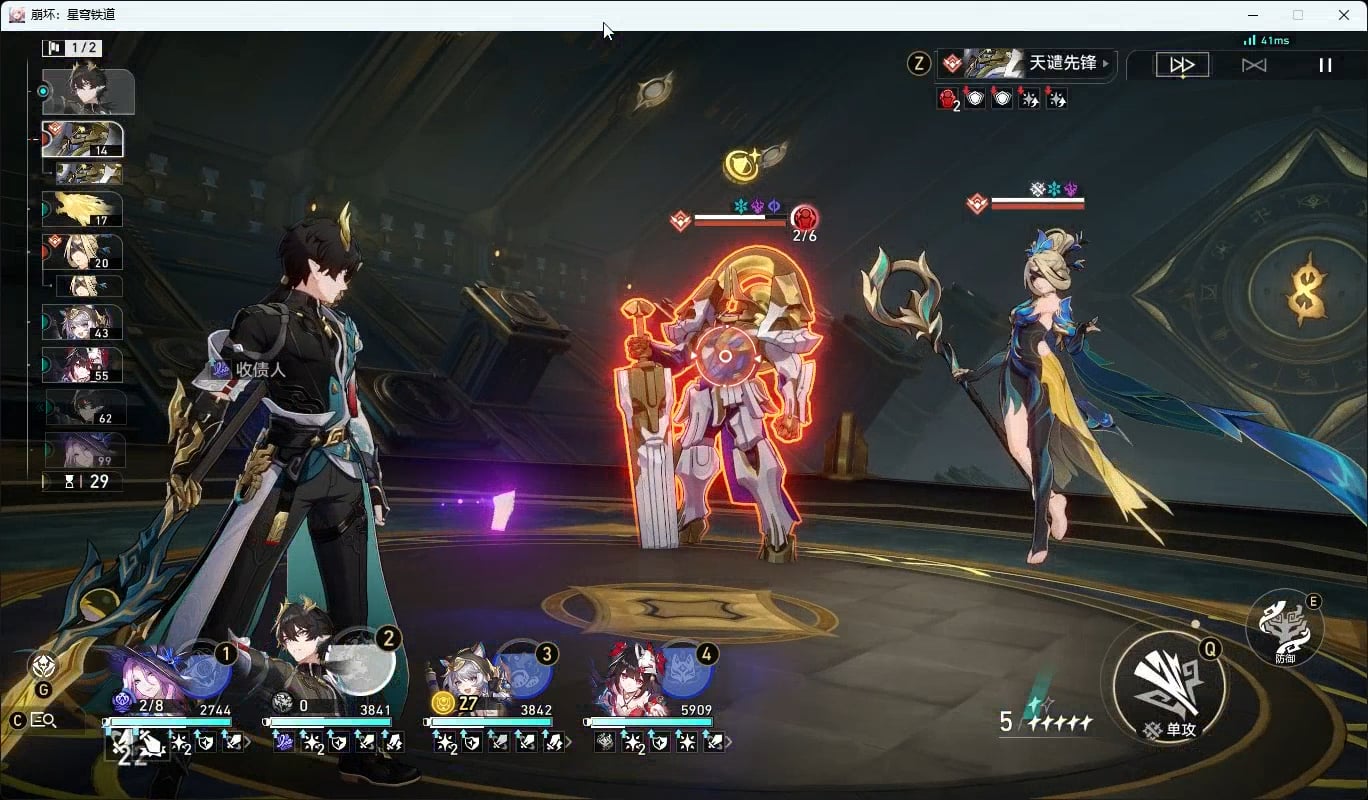The width and height of the screenshot is (1368, 800).
Task: Activate ultimate of character 2 with black hair
Action: click(x=362, y=665)
